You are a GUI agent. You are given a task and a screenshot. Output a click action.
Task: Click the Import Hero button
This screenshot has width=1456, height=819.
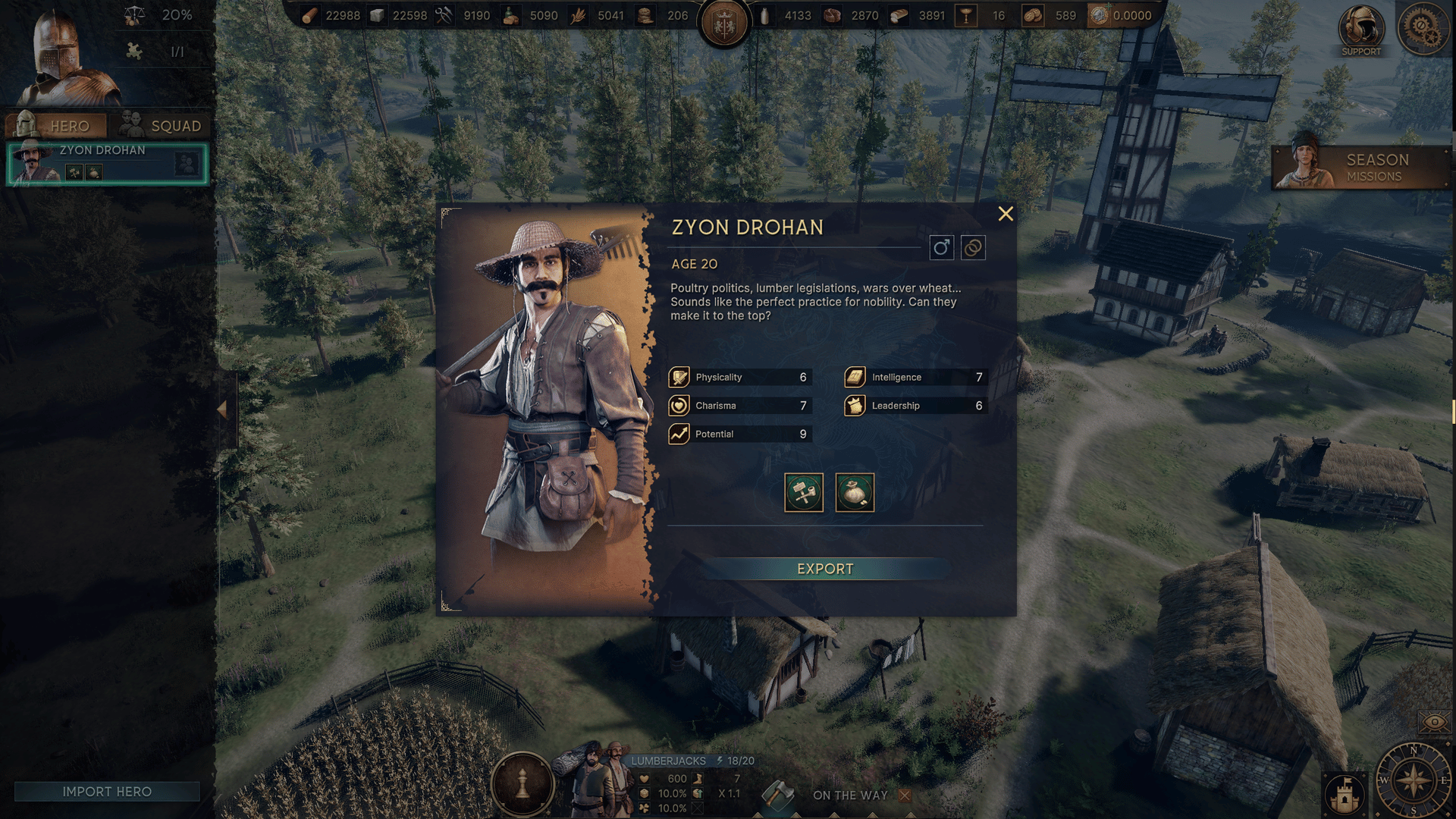click(107, 792)
